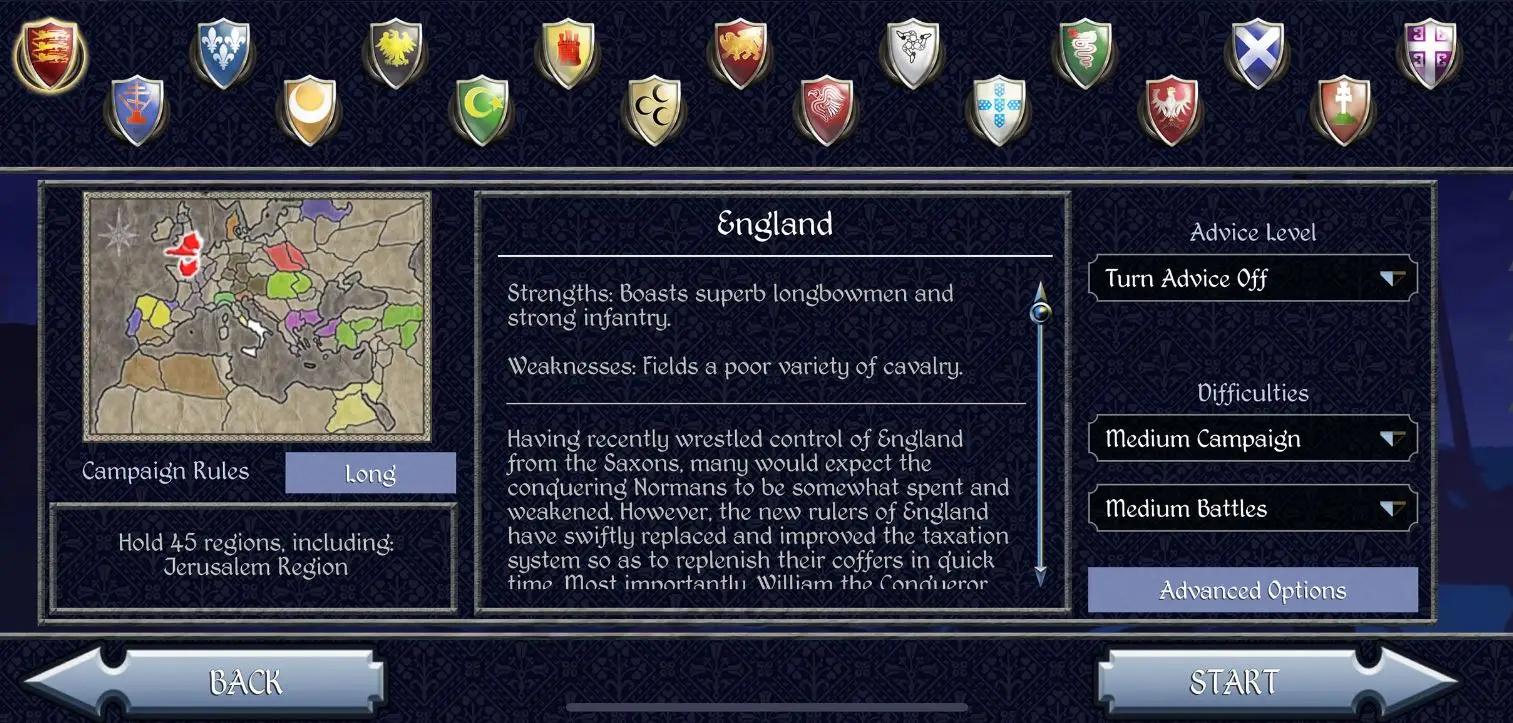
Task: Click Advanced Options
Action: click(x=1251, y=590)
